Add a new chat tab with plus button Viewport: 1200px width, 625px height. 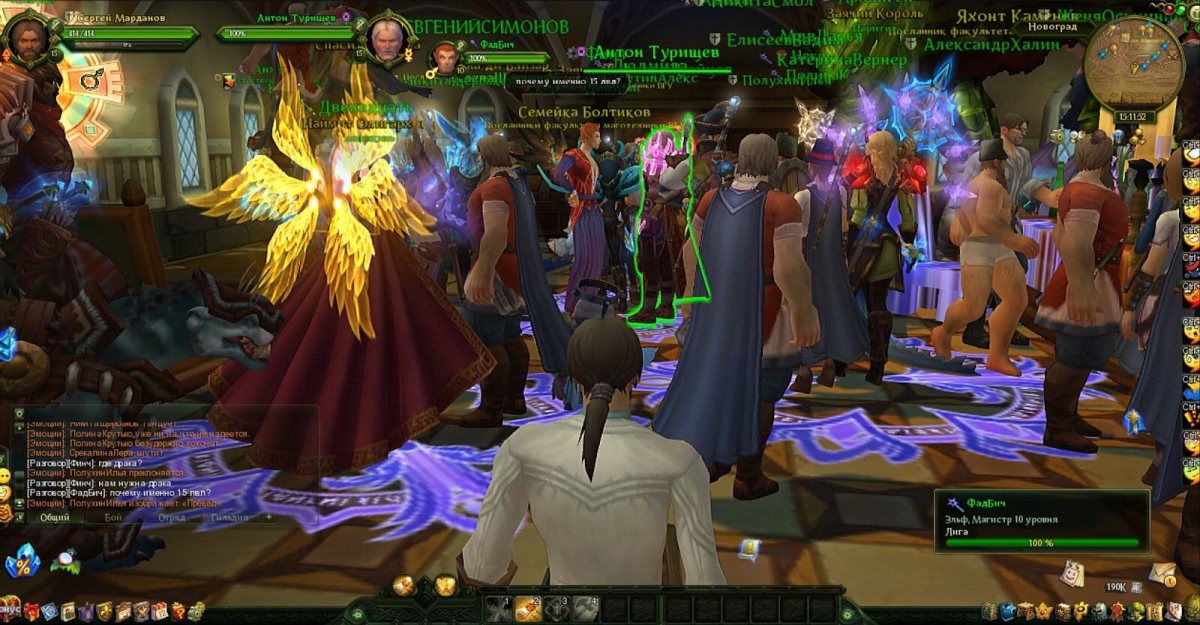click(268, 517)
